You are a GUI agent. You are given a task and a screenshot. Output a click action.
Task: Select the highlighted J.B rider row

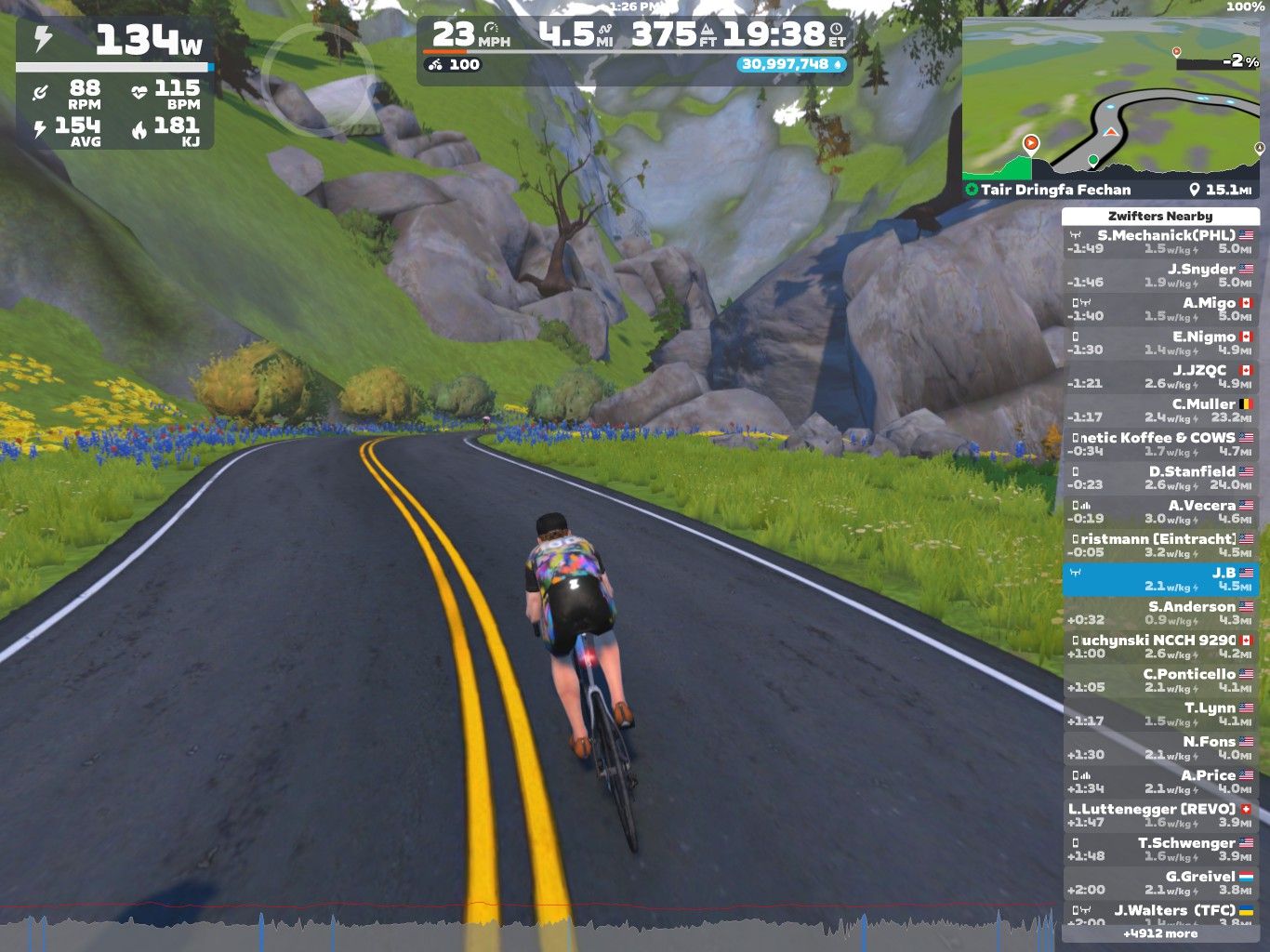click(1160, 579)
